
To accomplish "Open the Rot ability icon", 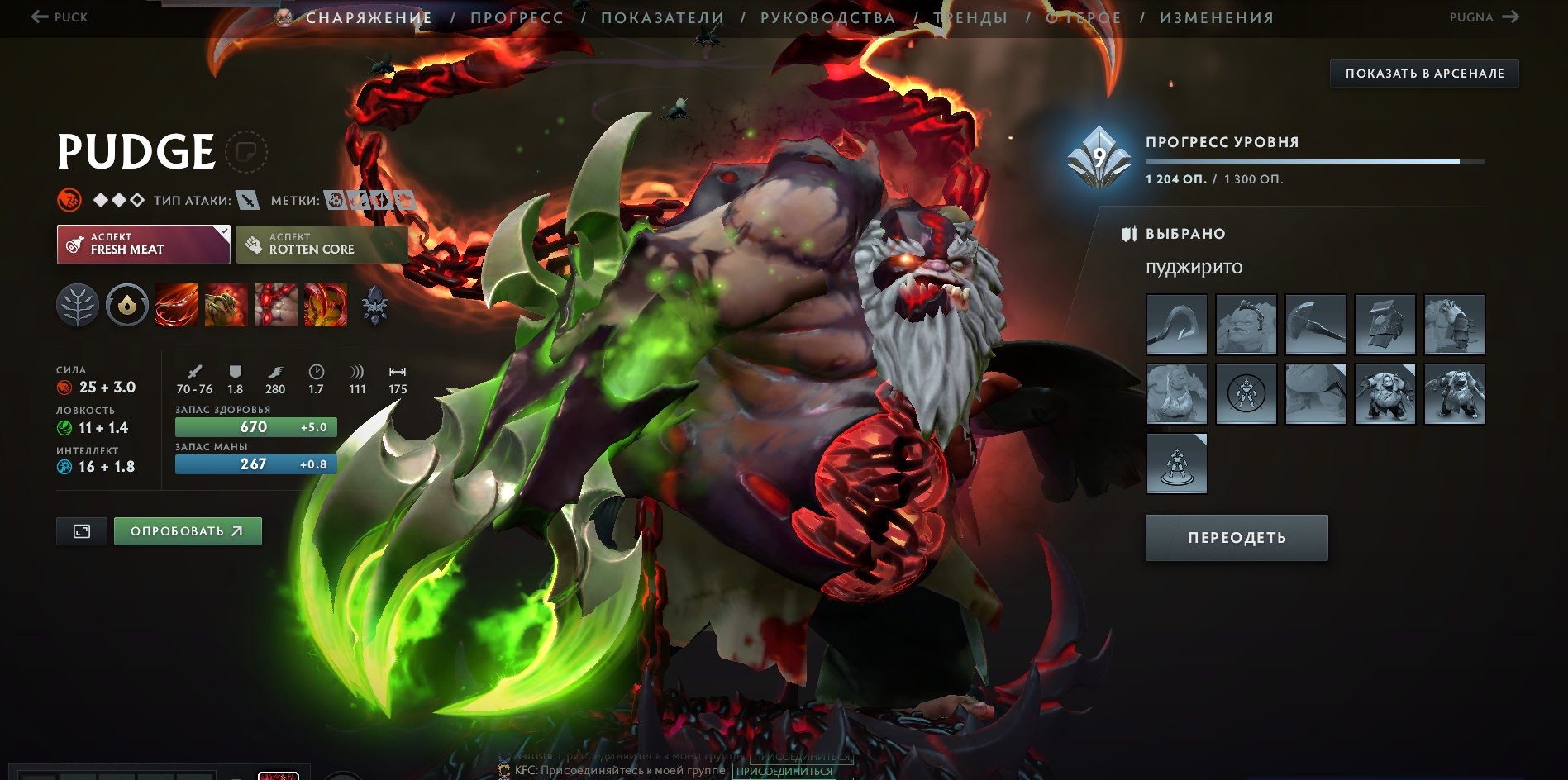I will [226, 305].
